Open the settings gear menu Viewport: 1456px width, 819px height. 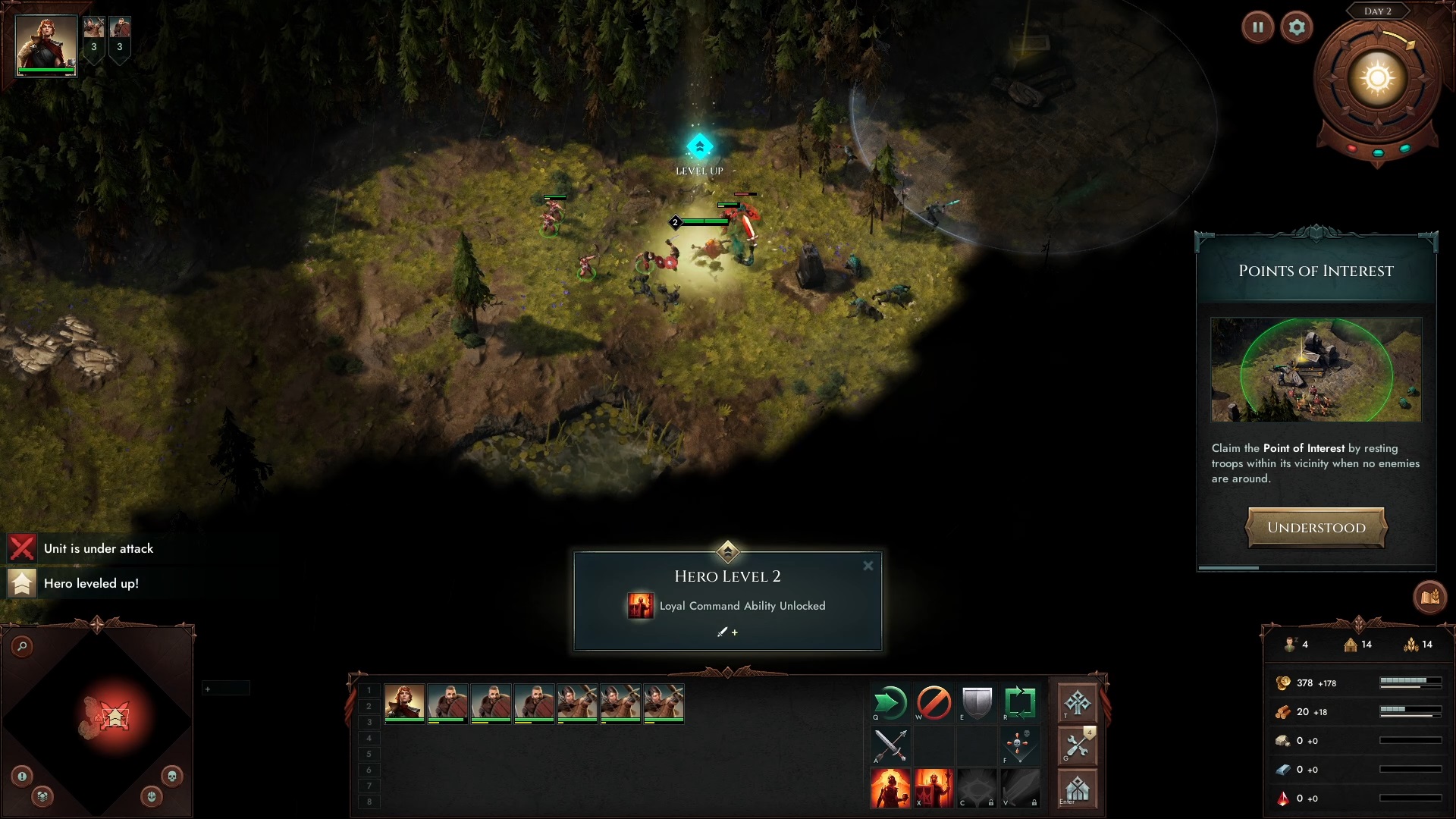1297,28
